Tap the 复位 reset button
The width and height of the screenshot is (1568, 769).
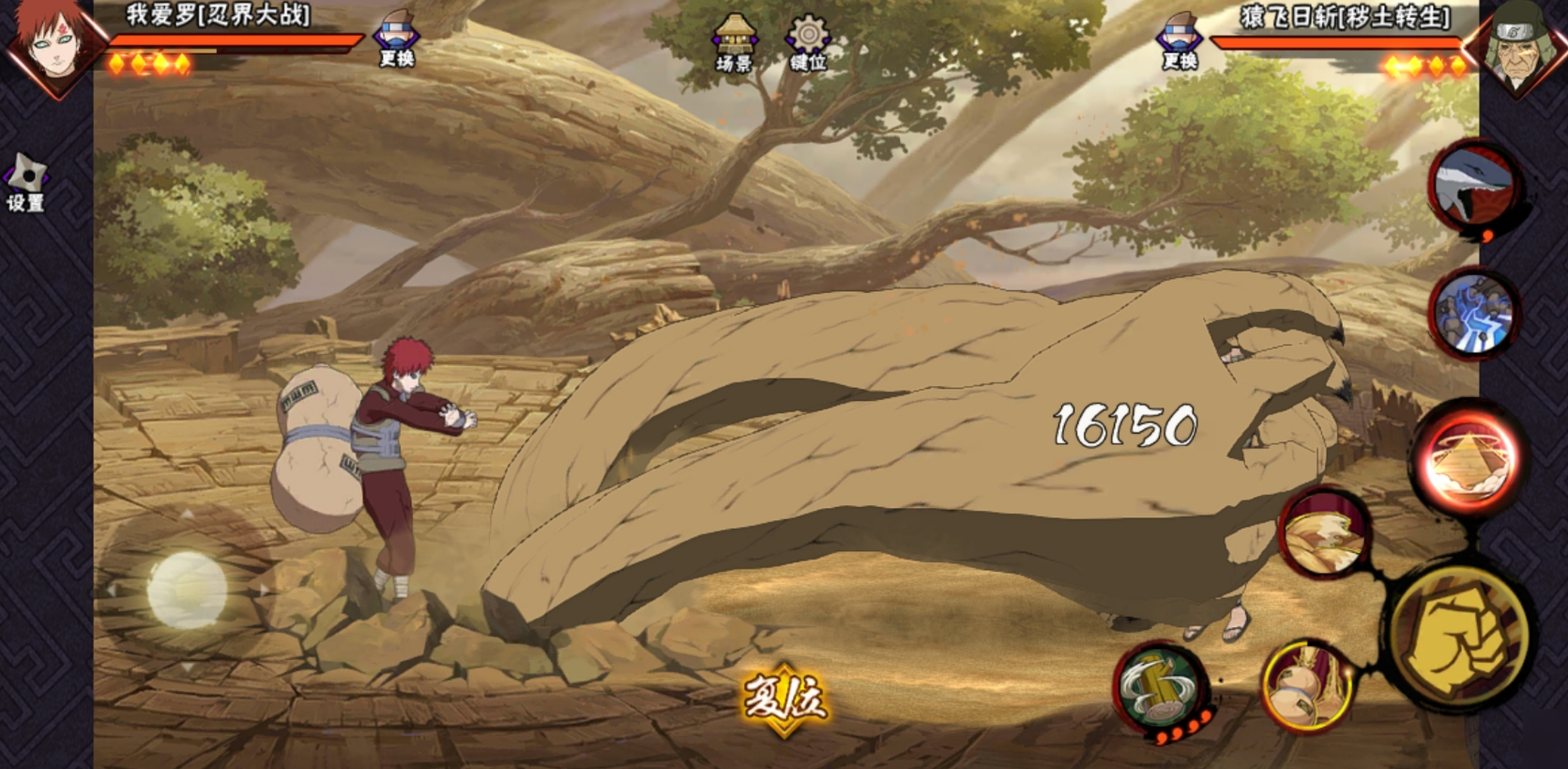click(784, 699)
